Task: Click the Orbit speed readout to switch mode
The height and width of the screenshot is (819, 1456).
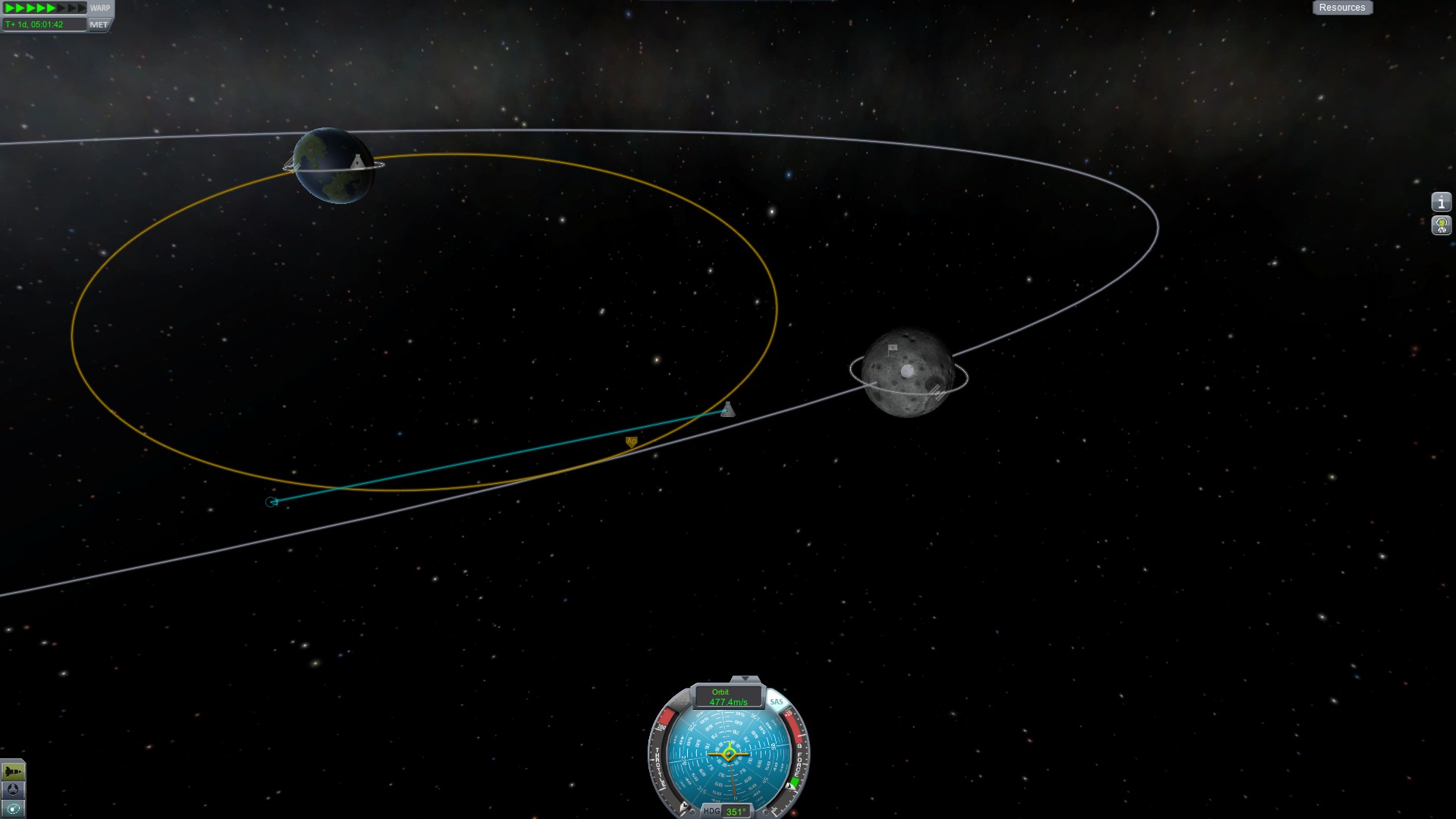Action: coord(728,697)
